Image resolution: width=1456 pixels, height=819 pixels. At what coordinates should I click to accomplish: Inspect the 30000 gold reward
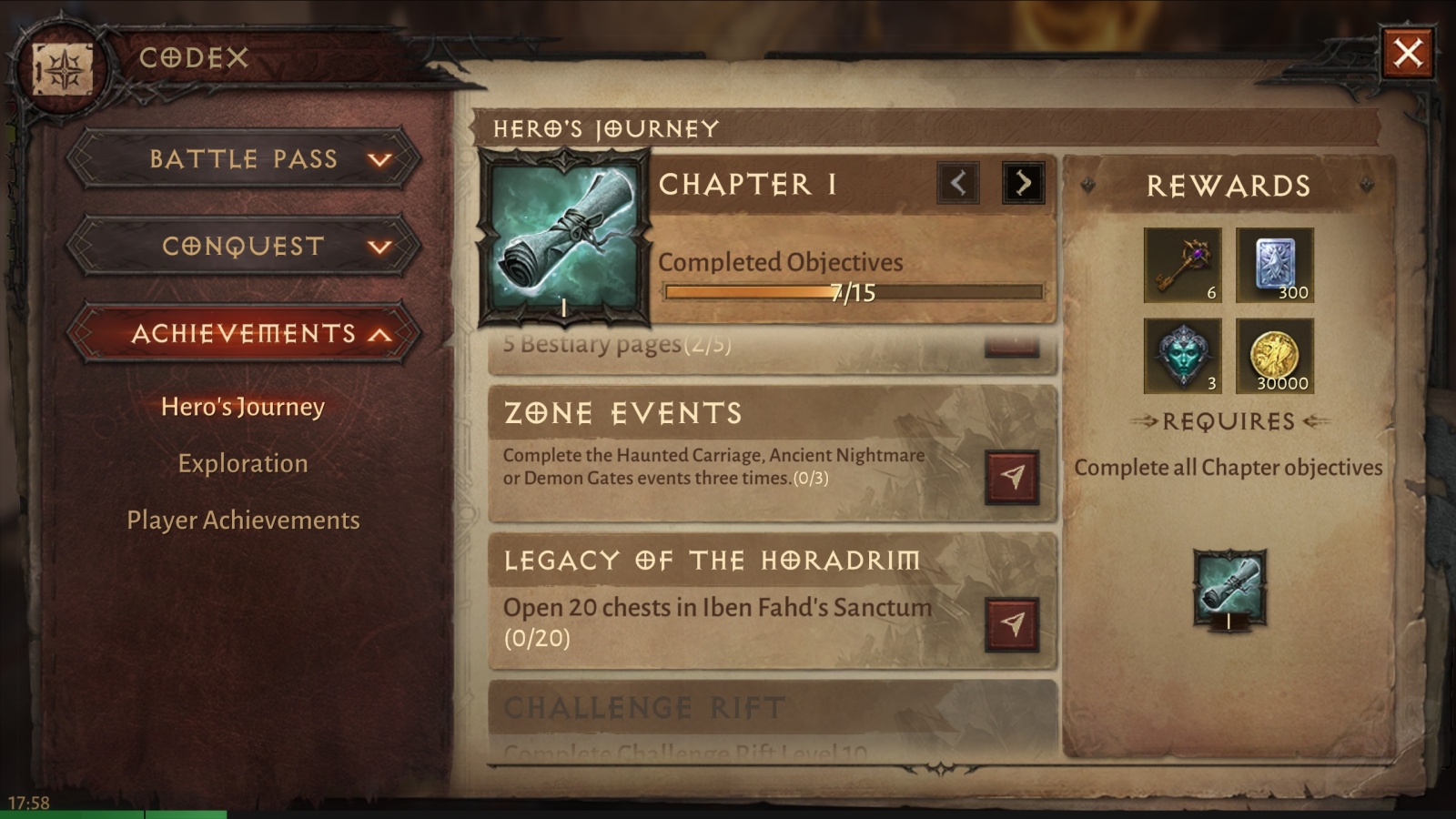tap(1274, 356)
